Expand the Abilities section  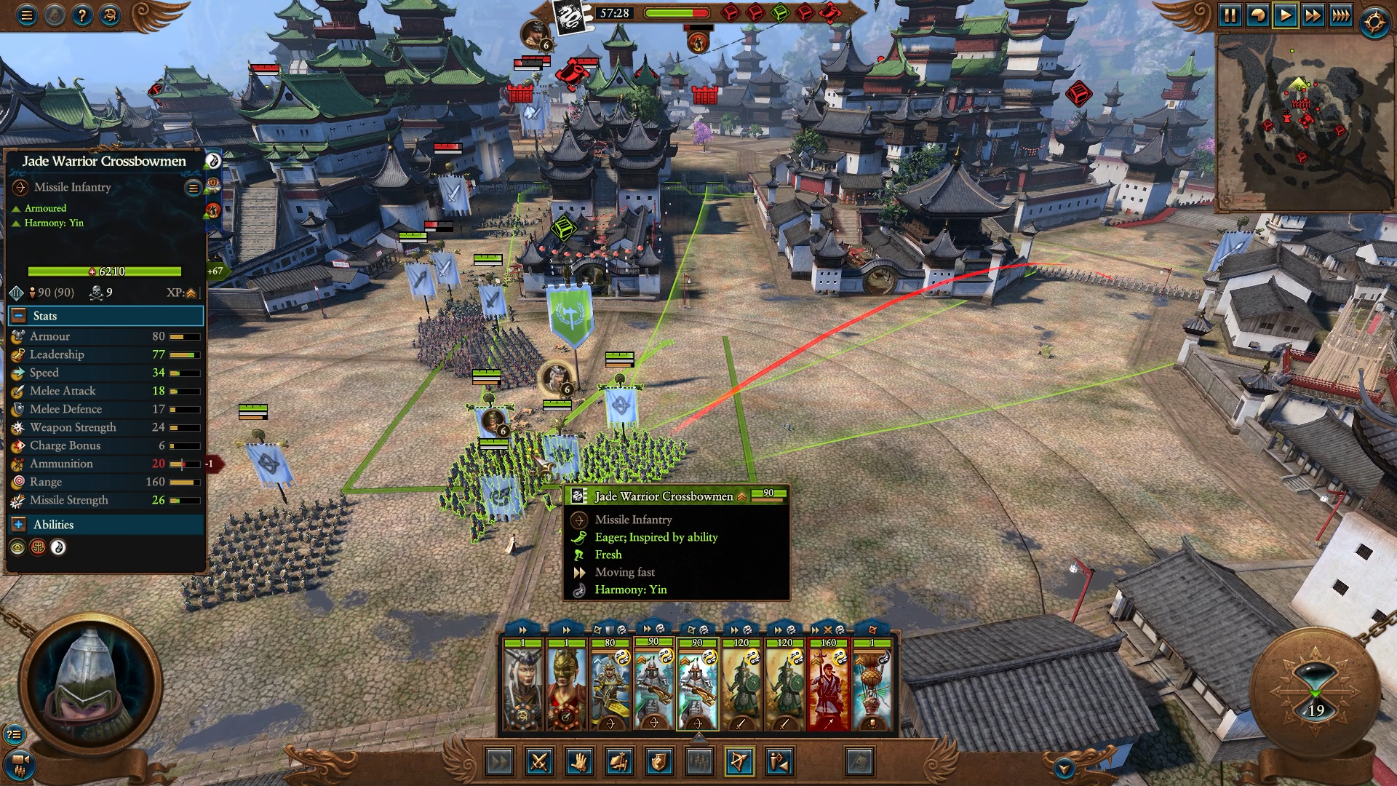click(16, 524)
